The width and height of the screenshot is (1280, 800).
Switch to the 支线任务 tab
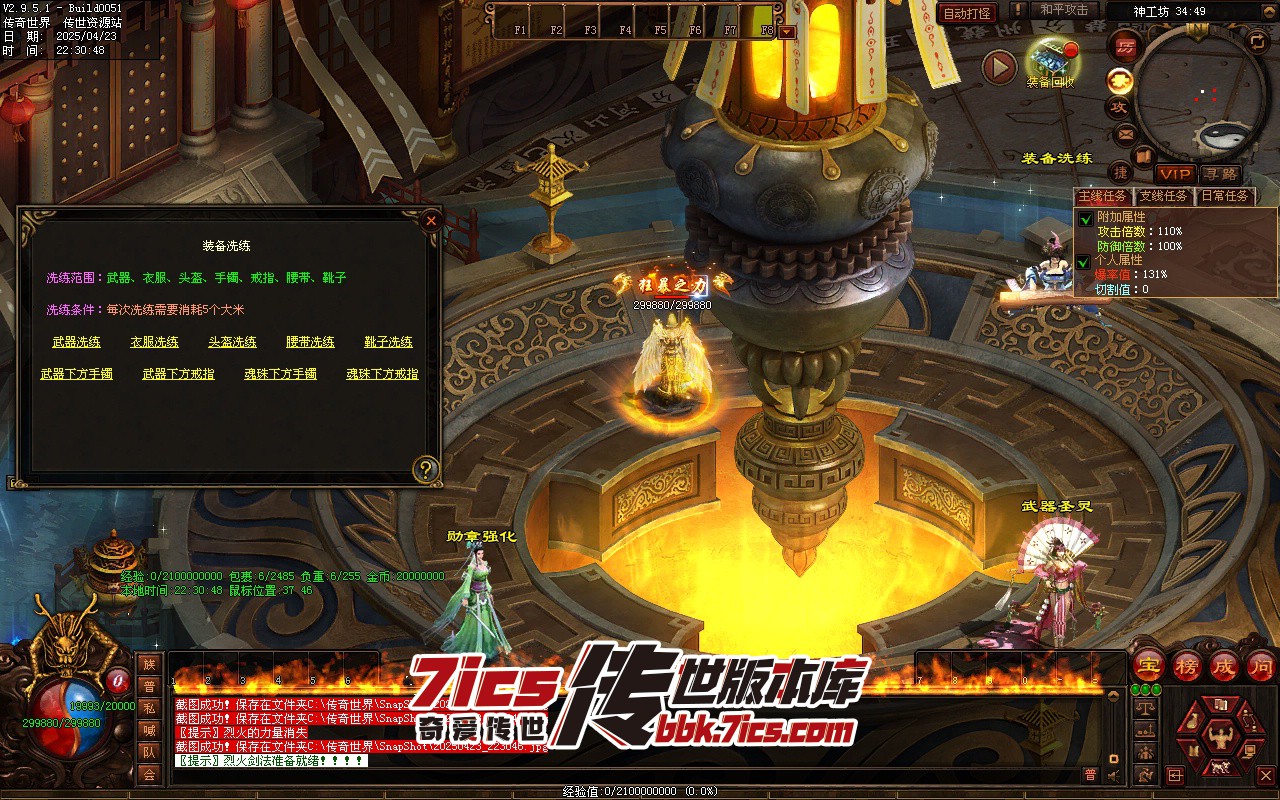pyautogui.click(x=1163, y=196)
